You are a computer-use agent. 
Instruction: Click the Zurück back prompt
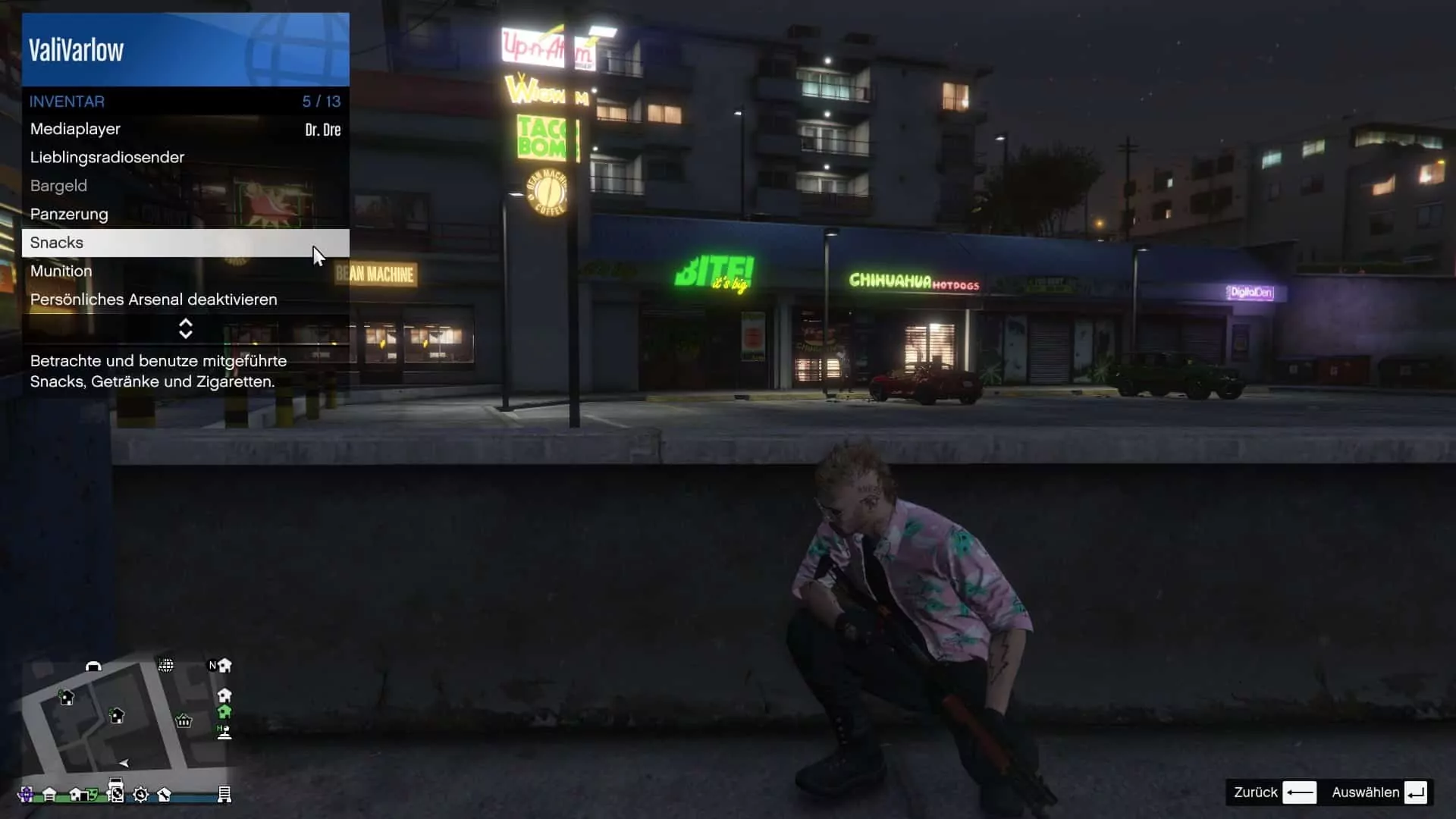click(1274, 792)
